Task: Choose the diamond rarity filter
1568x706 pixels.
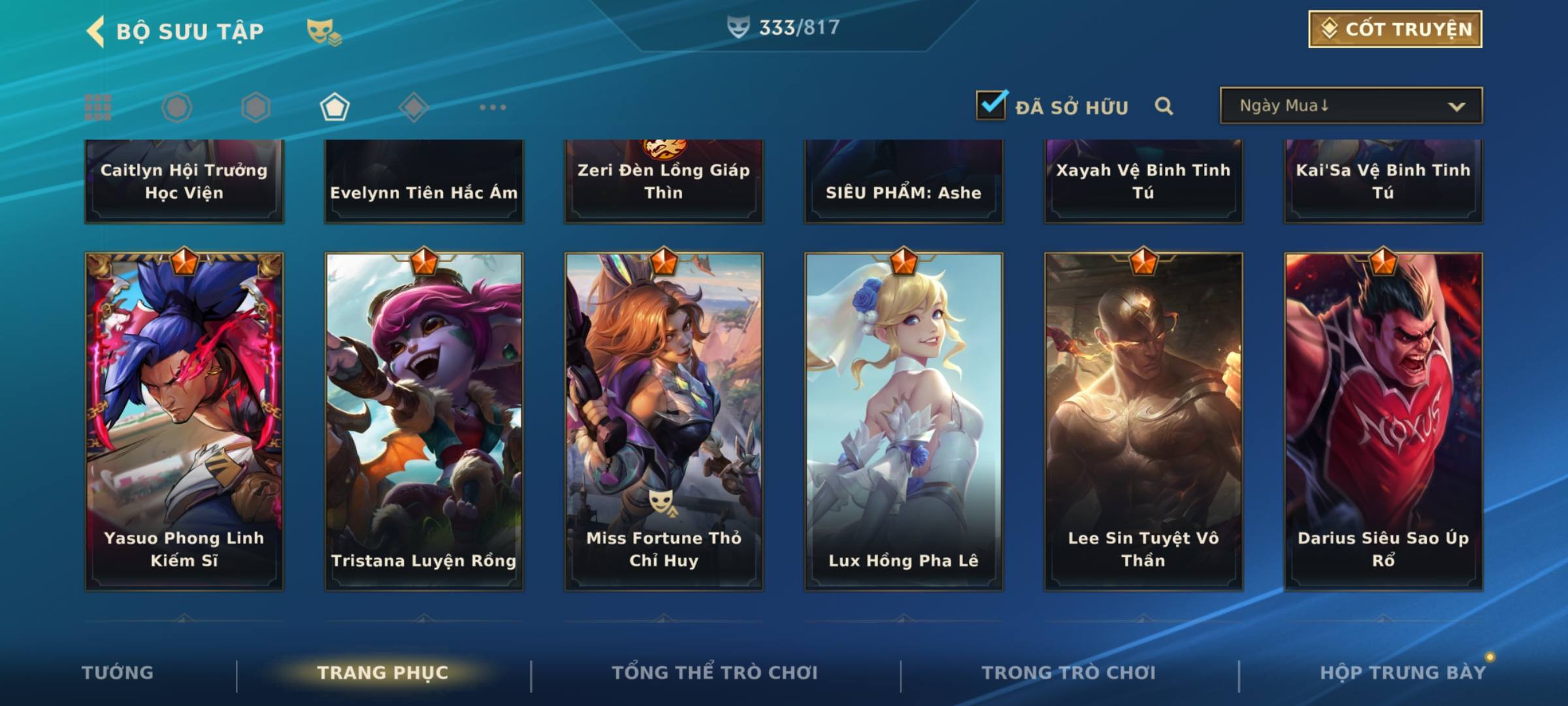Action: pyautogui.click(x=414, y=107)
